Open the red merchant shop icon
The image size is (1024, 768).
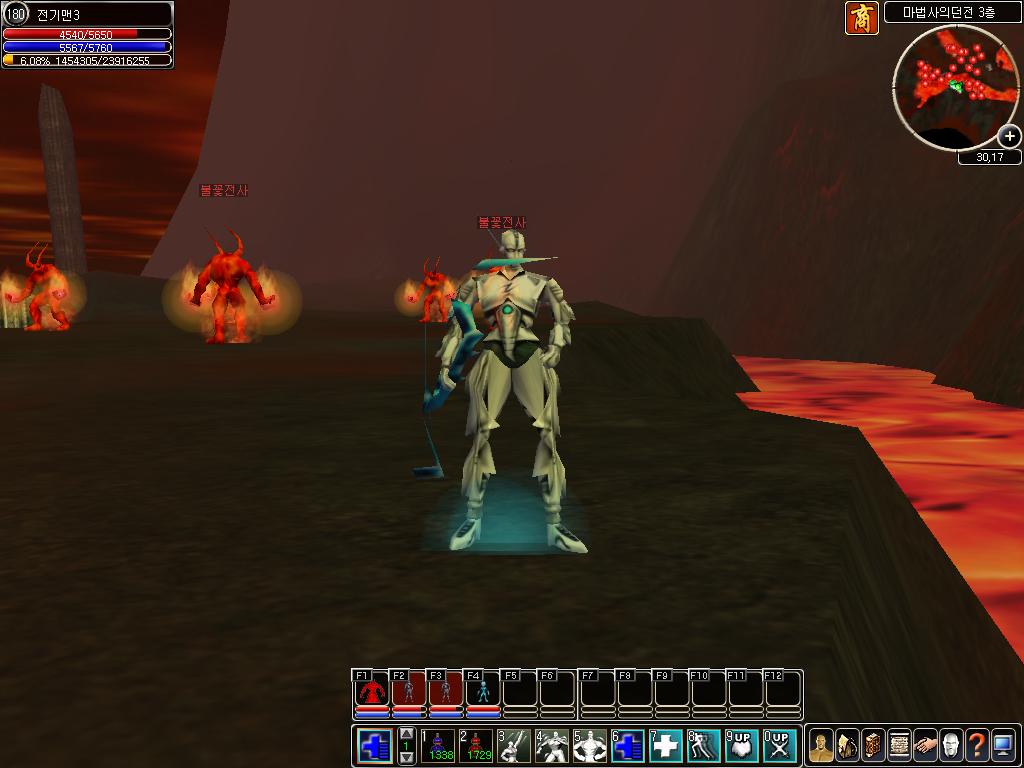click(x=861, y=18)
